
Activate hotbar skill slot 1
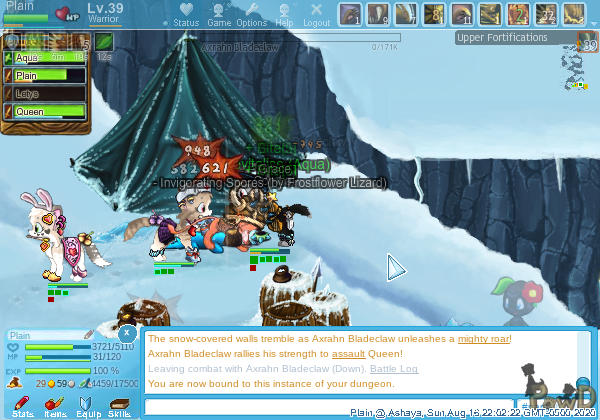coord(351,14)
